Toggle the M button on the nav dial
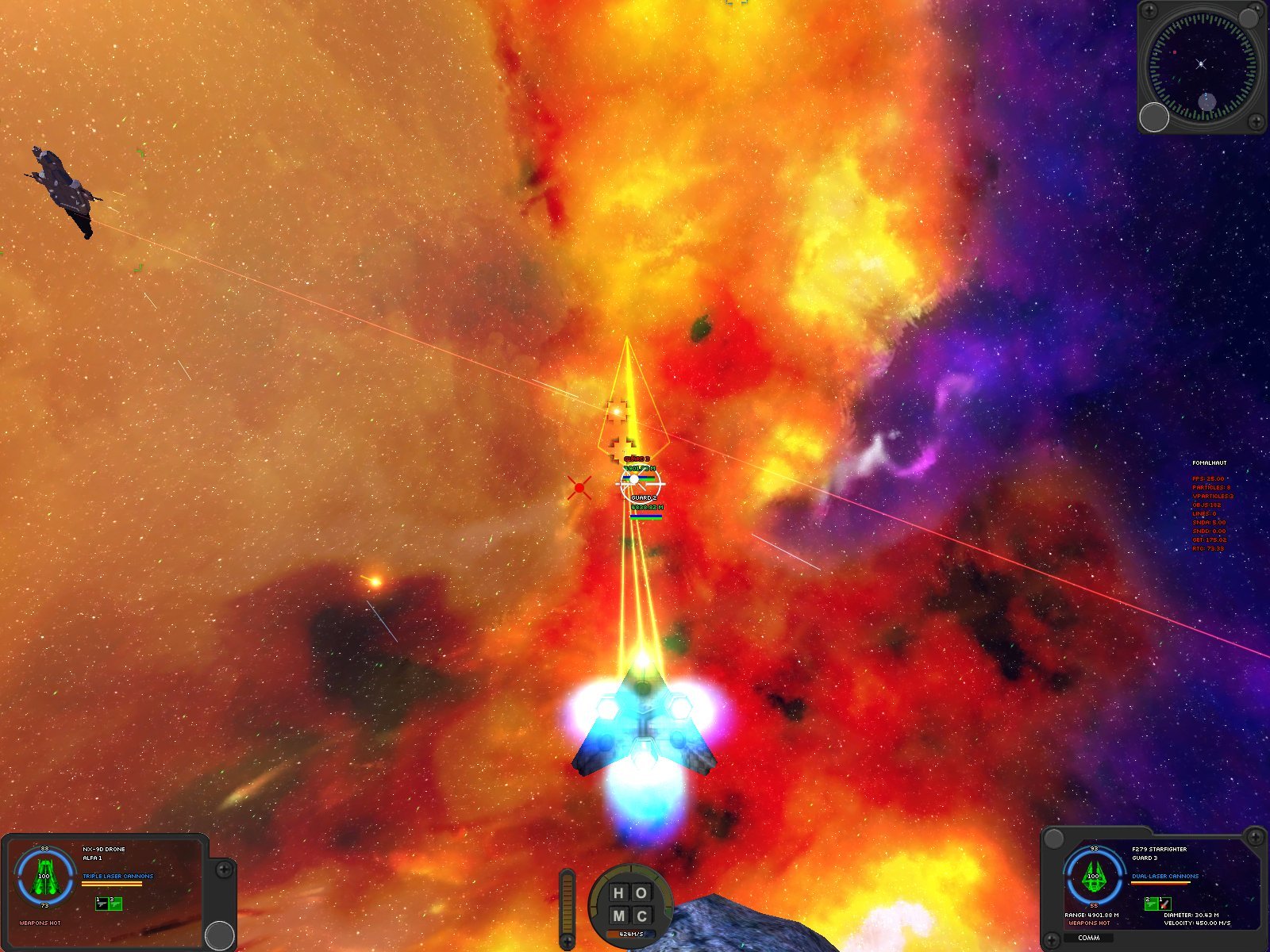 (x=619, y=914)
